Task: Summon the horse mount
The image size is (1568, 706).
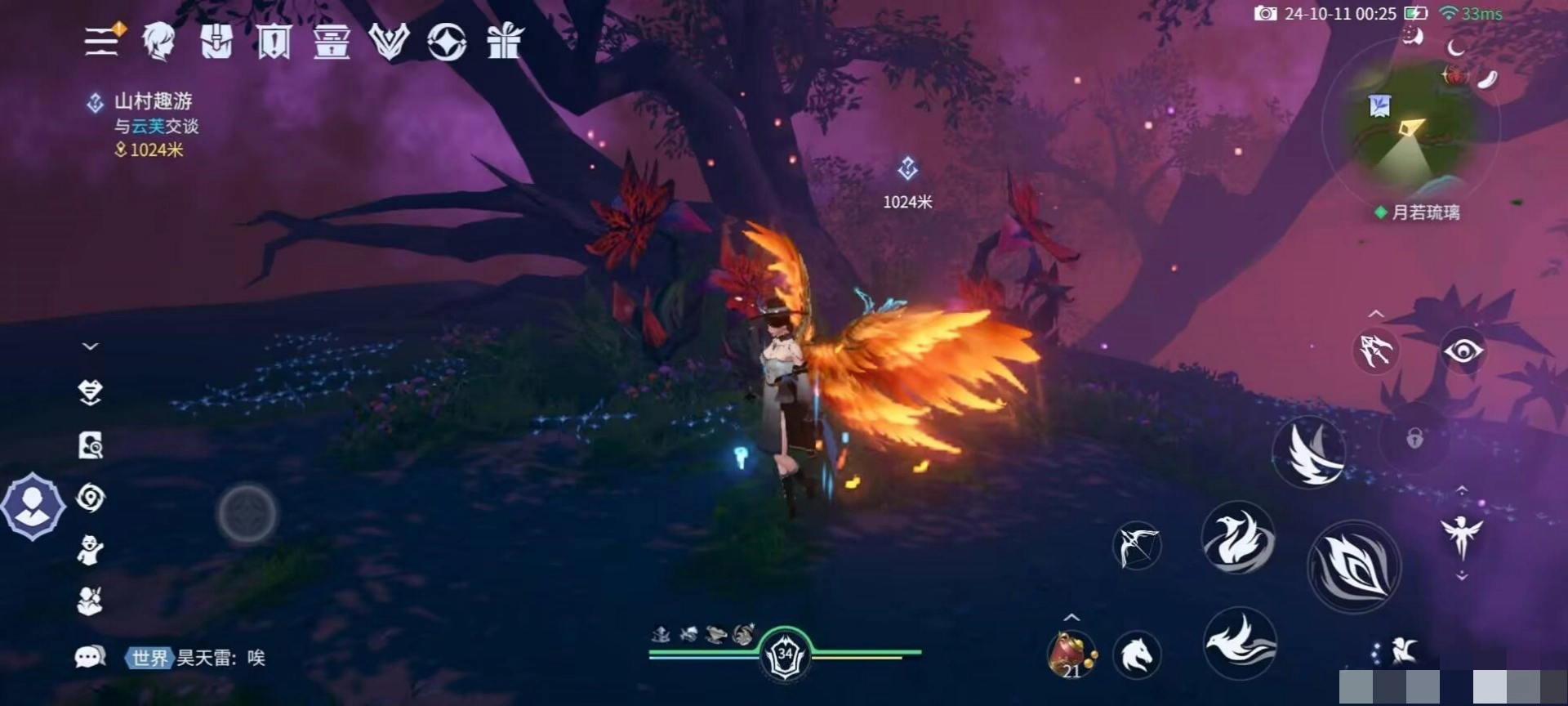Action: (x=1137, y=655)
